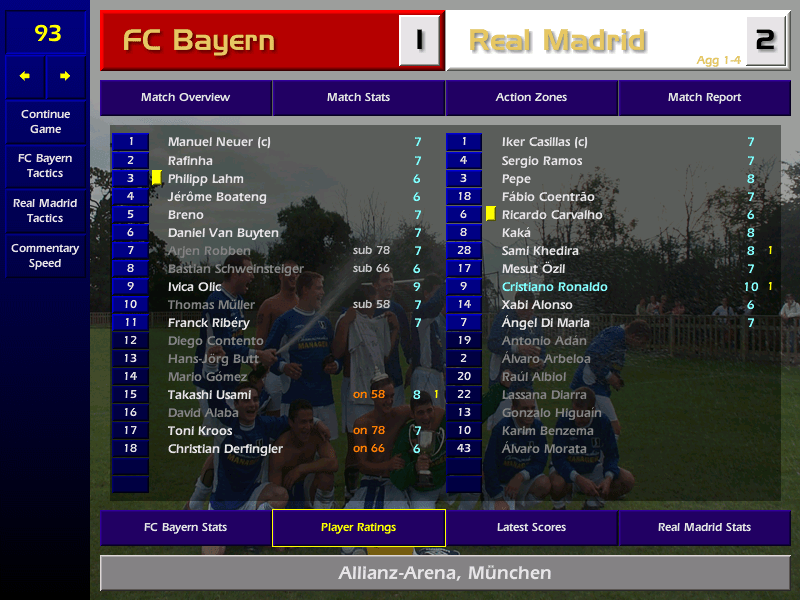Check the Latest Scores

pos(531,527)
